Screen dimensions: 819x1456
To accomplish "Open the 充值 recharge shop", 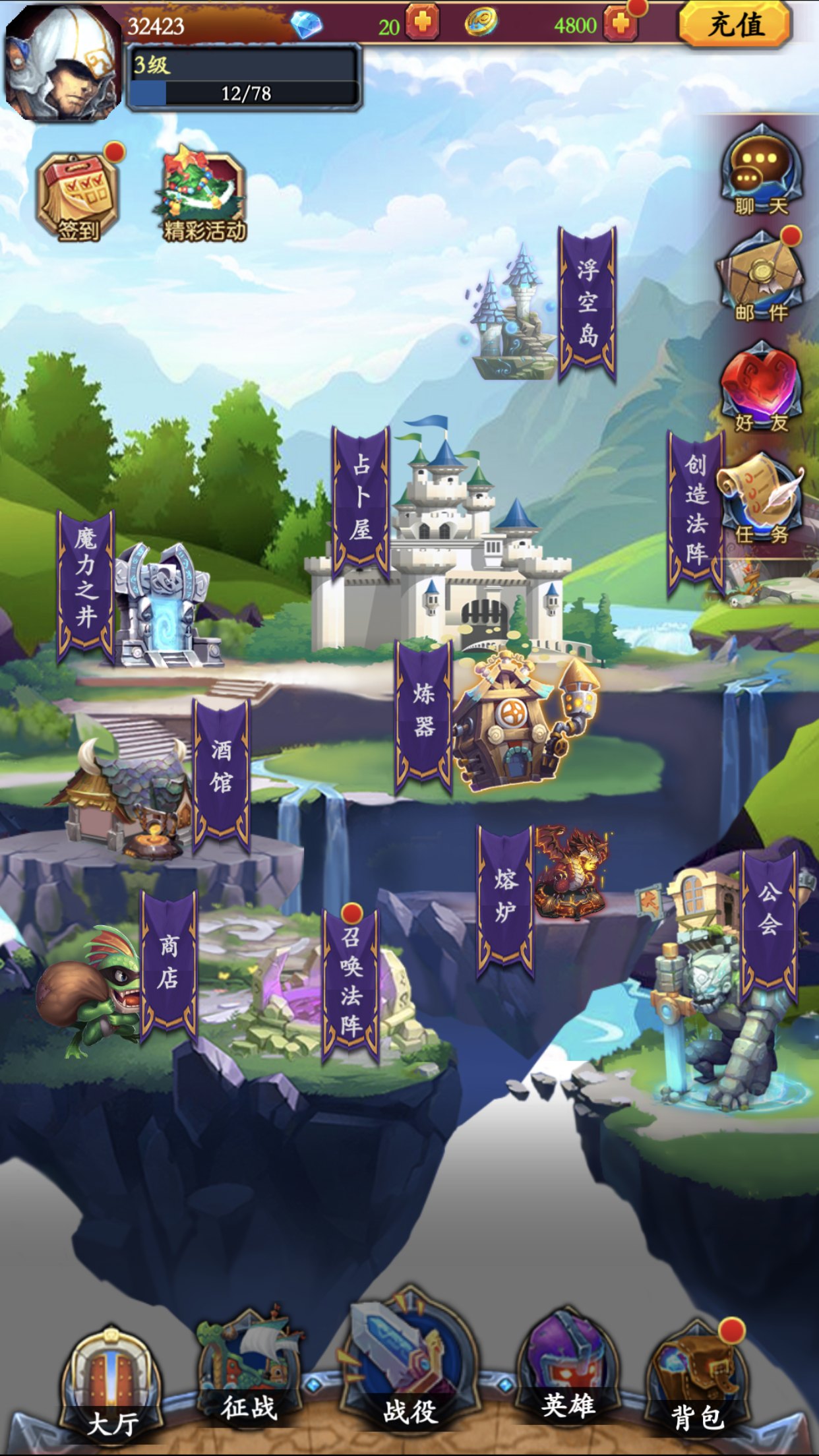I will pyautogui.click(x=735, y=25).
